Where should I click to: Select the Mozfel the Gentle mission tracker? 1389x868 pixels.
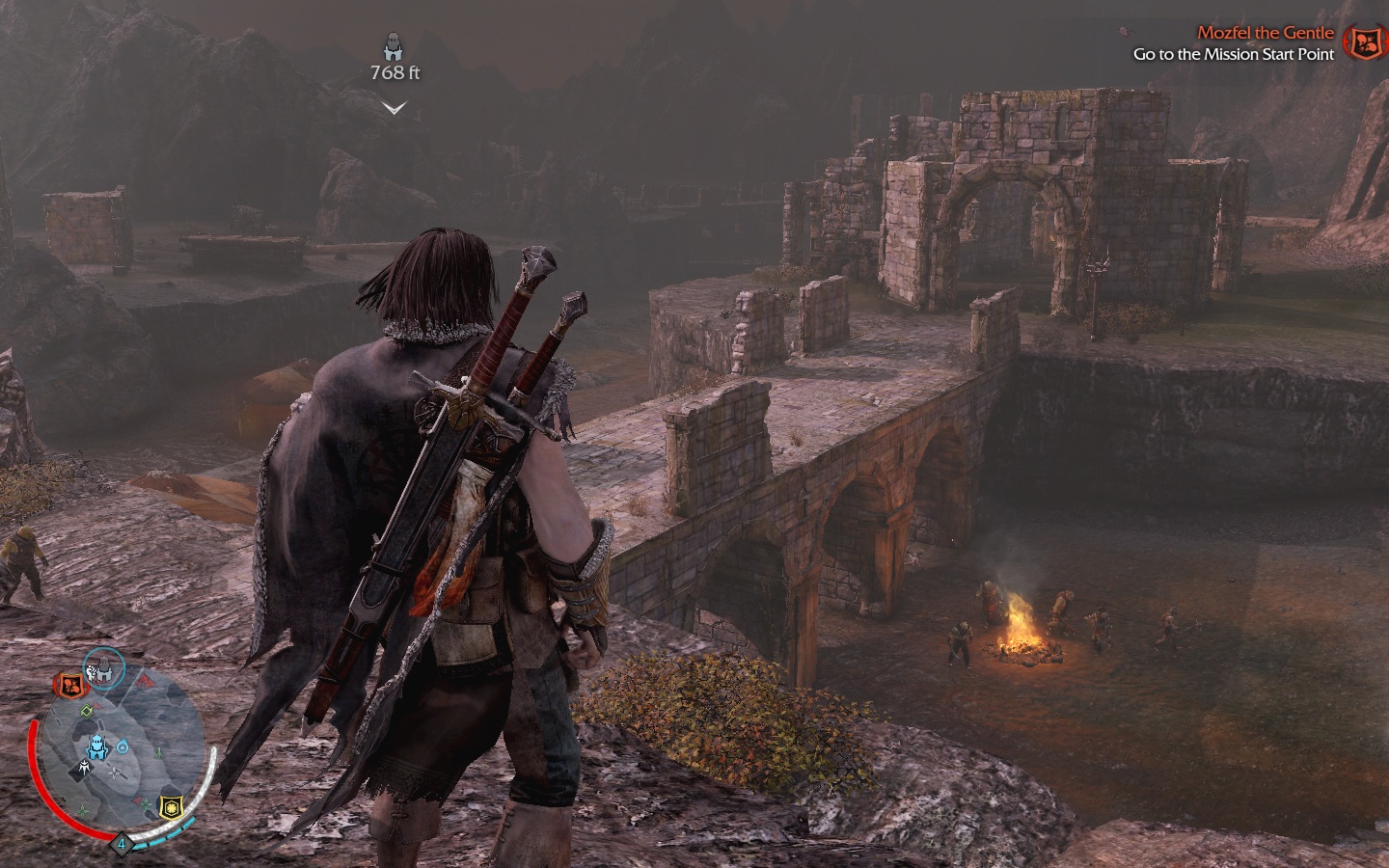pos(1265,33)
